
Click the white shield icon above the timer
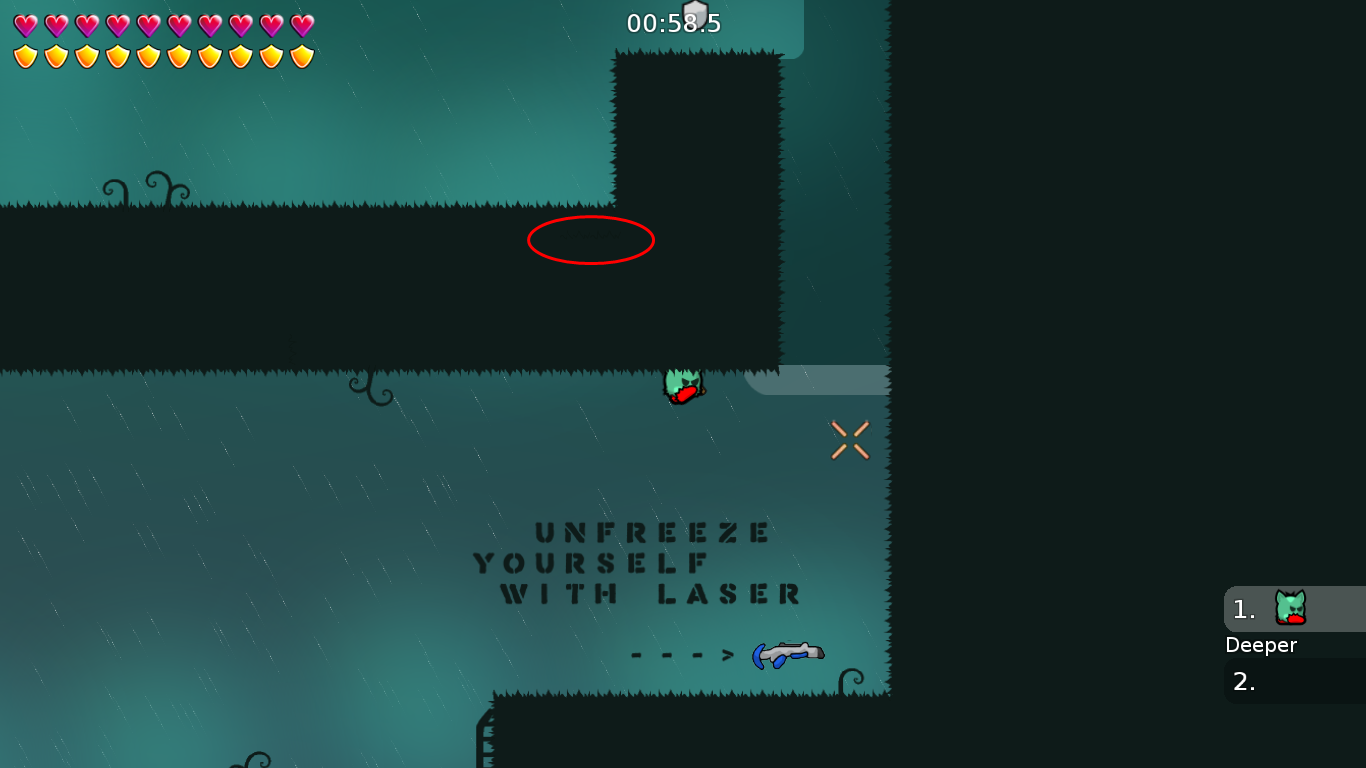pyautogui.click(x=696, y=14)
